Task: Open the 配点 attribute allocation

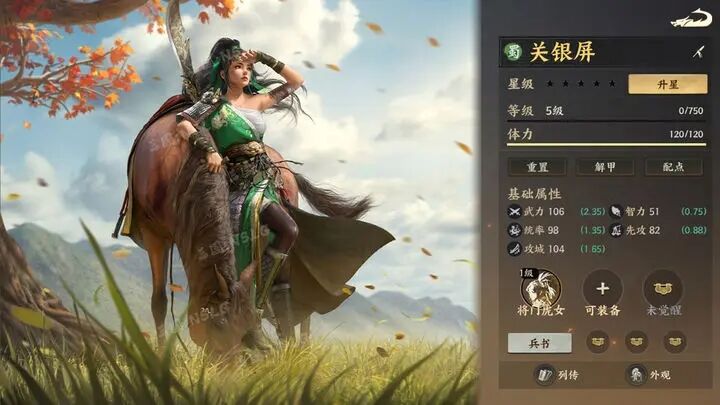Action: (x=673, y=167)
